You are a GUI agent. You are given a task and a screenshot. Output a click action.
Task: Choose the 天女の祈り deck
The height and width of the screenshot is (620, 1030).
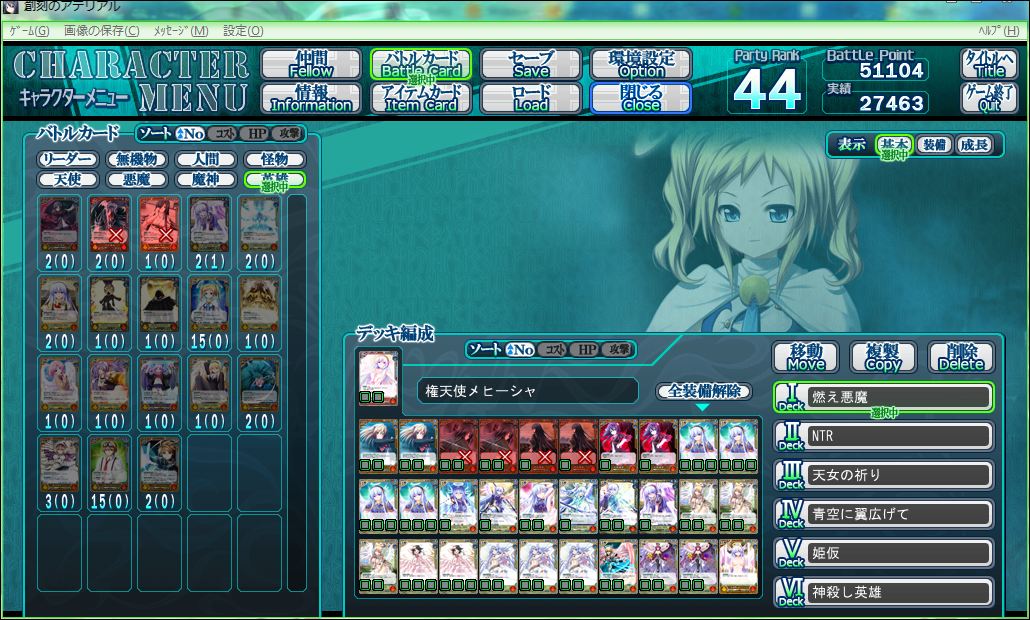[x=899, y=475]
